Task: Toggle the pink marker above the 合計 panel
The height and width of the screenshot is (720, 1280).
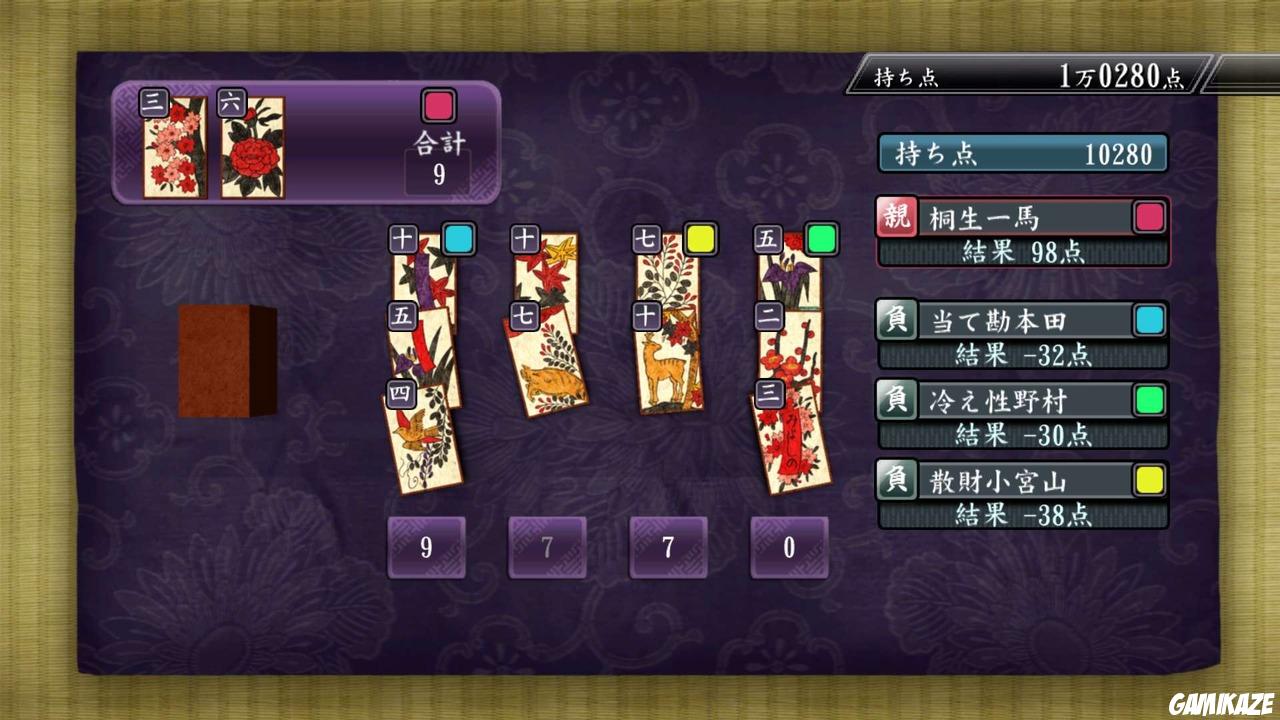Action: click(437, 105)
